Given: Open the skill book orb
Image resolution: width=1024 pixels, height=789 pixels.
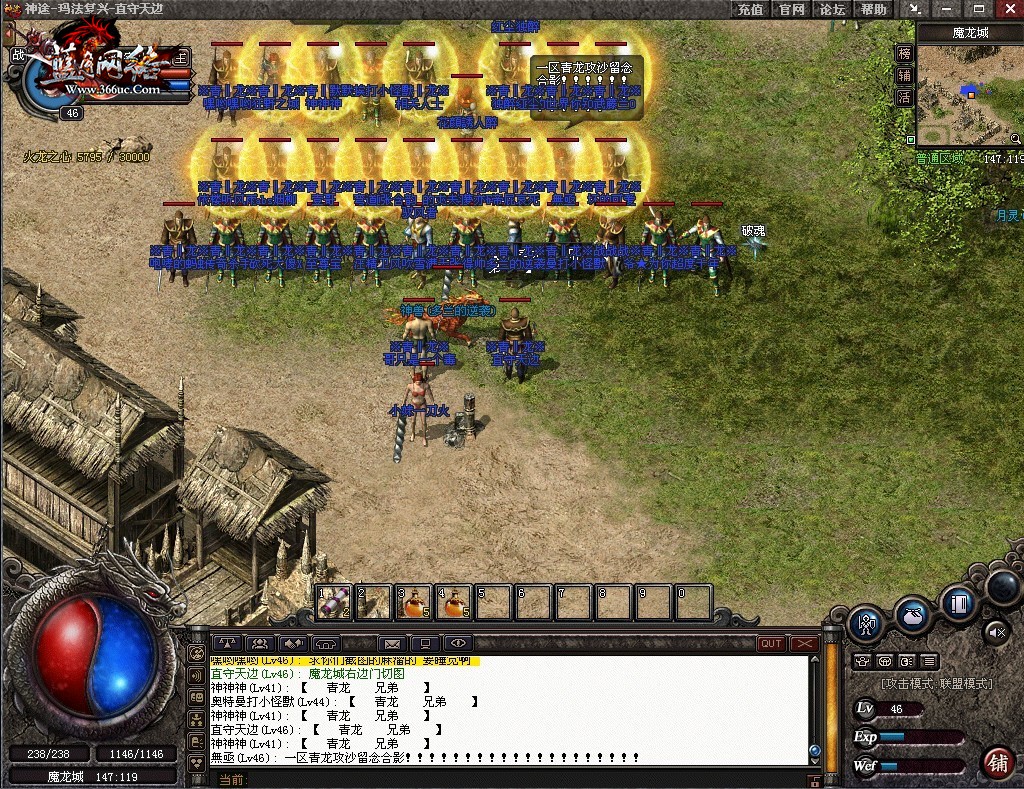Looking at the screenshot, I should tap(958, 603).
